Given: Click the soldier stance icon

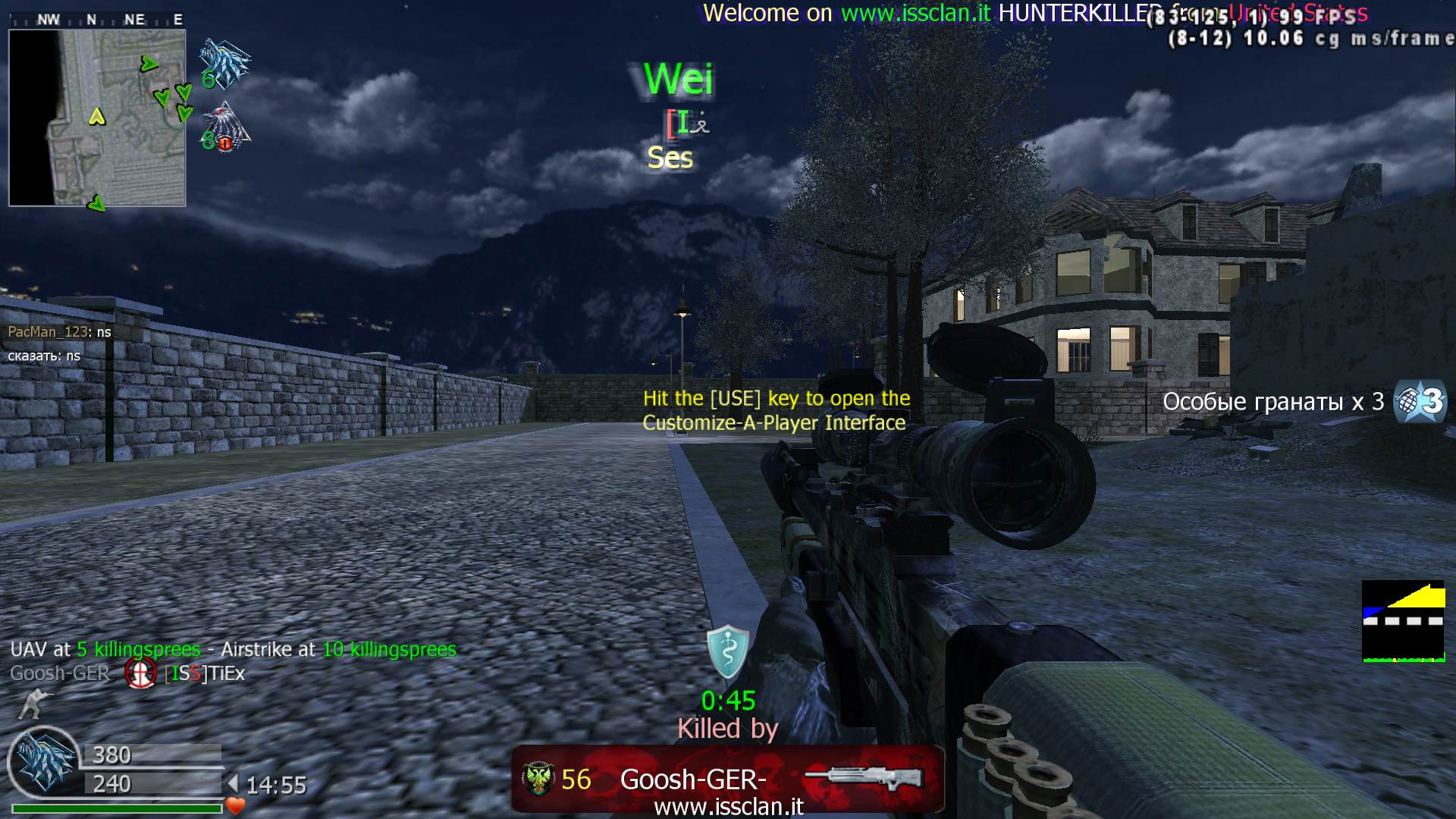Looking at the screenshot, I should 33,704.
